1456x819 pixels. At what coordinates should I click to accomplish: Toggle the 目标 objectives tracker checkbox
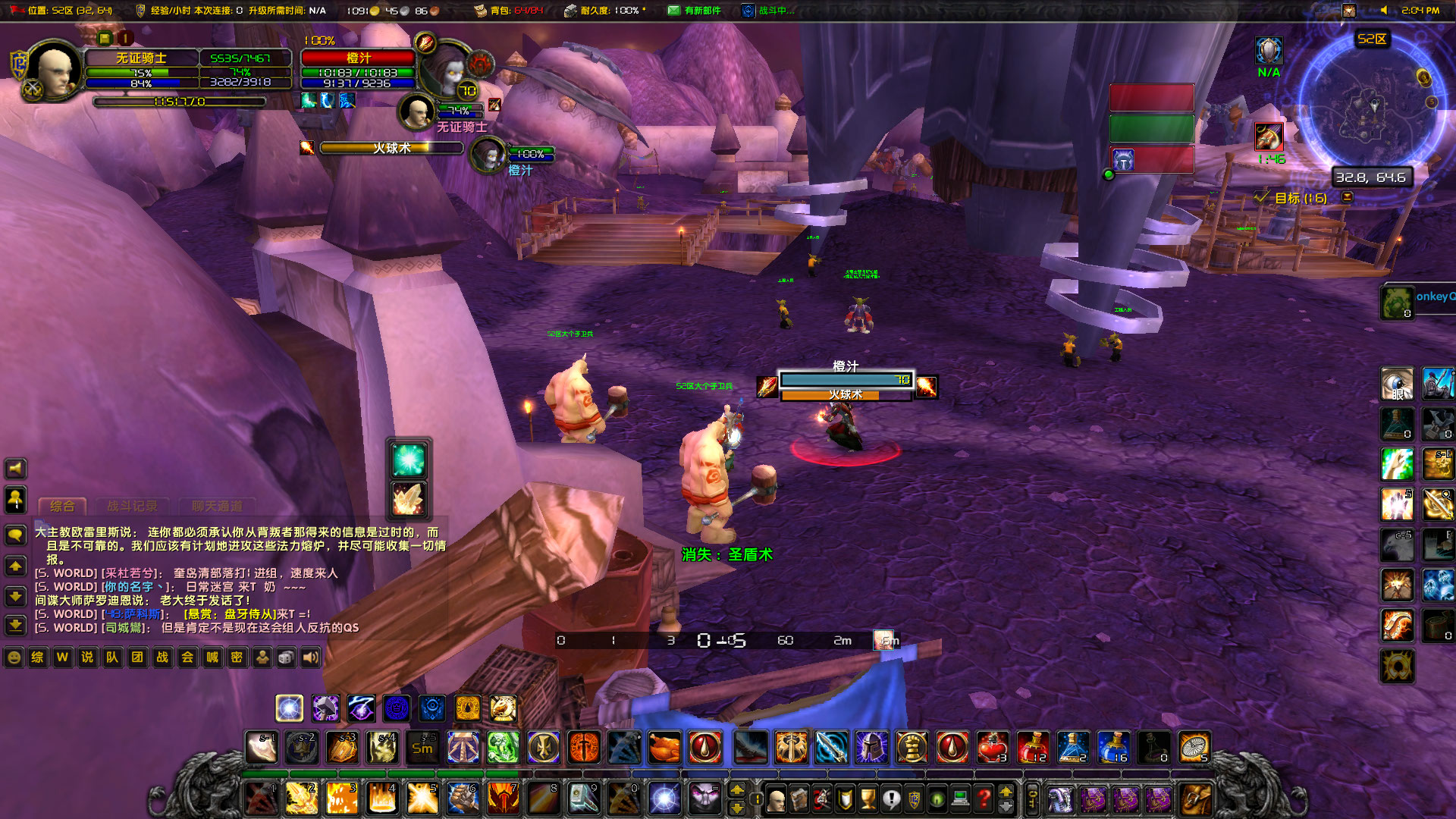(1261, 197)
